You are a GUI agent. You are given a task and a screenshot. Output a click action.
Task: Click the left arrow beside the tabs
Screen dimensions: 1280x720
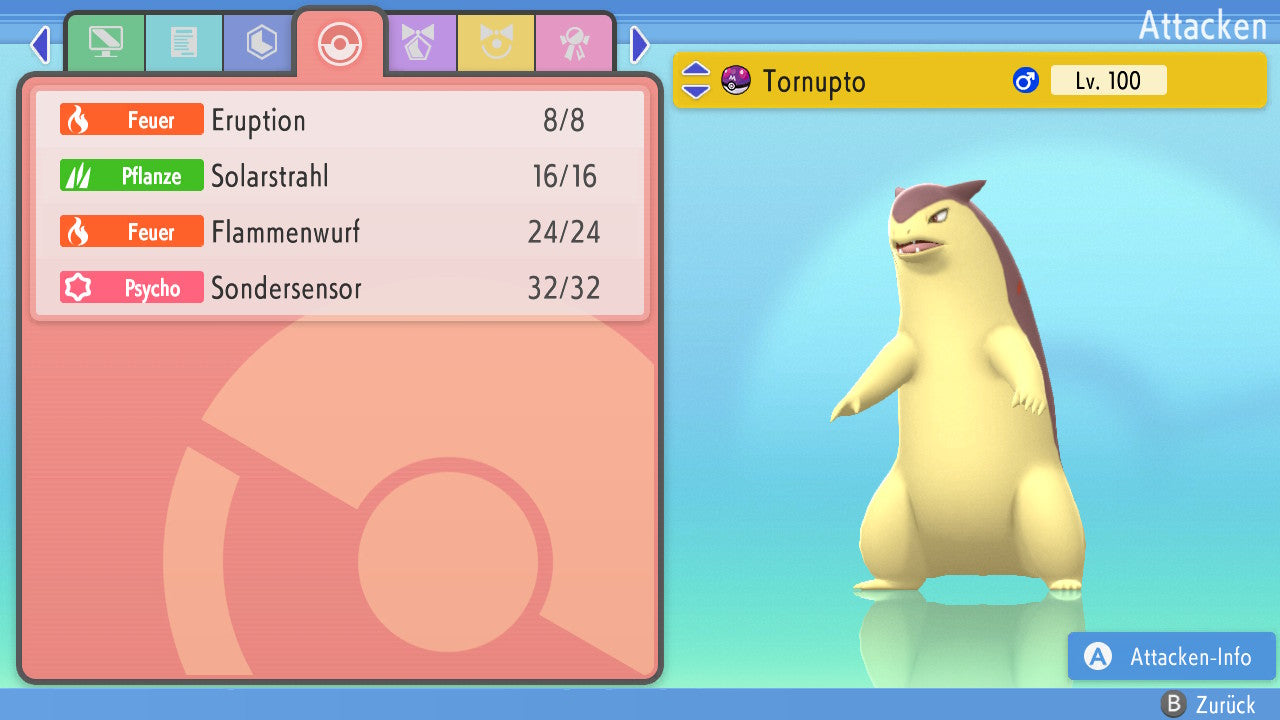point(40,44)
